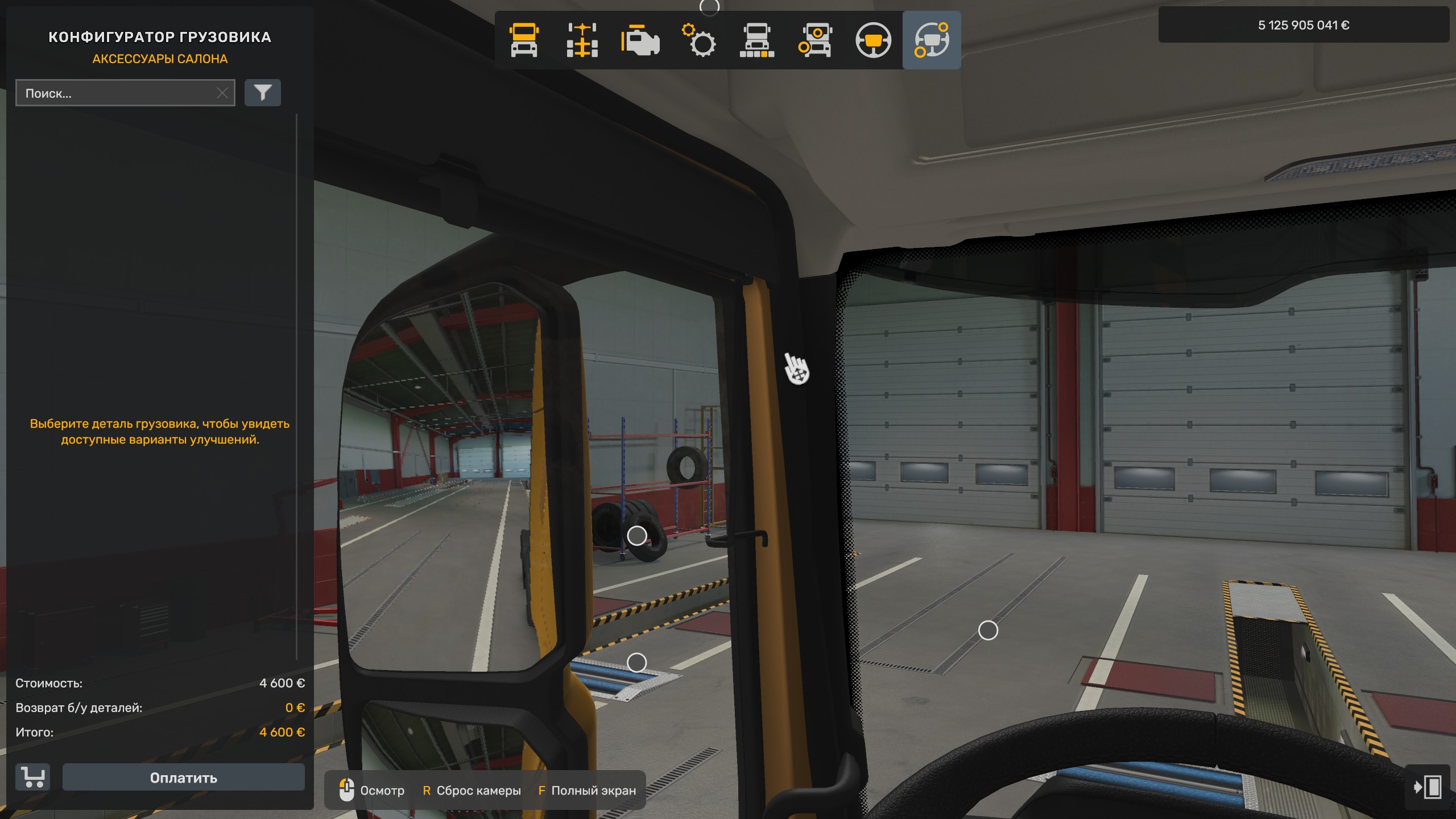This screenshot has width=1456, height=819.
Task: Open the cab category tab
Action: coord(524,40)
